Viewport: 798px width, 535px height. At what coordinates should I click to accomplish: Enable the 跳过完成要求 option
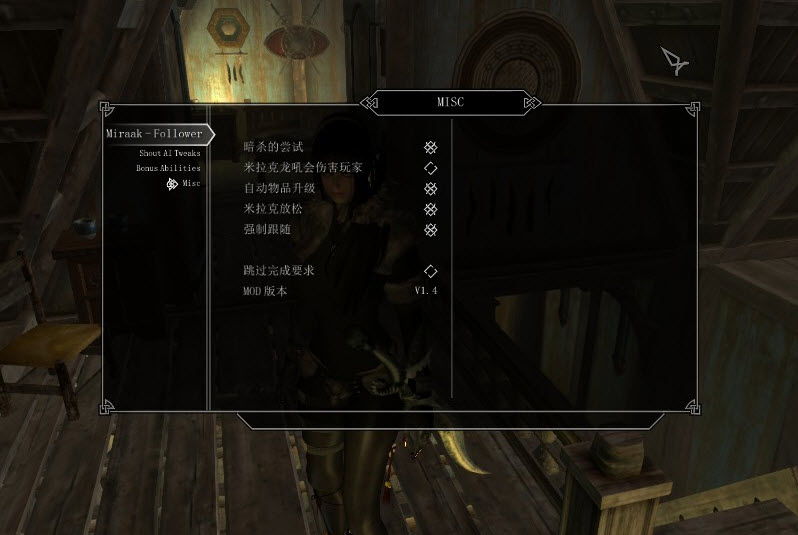430,271
